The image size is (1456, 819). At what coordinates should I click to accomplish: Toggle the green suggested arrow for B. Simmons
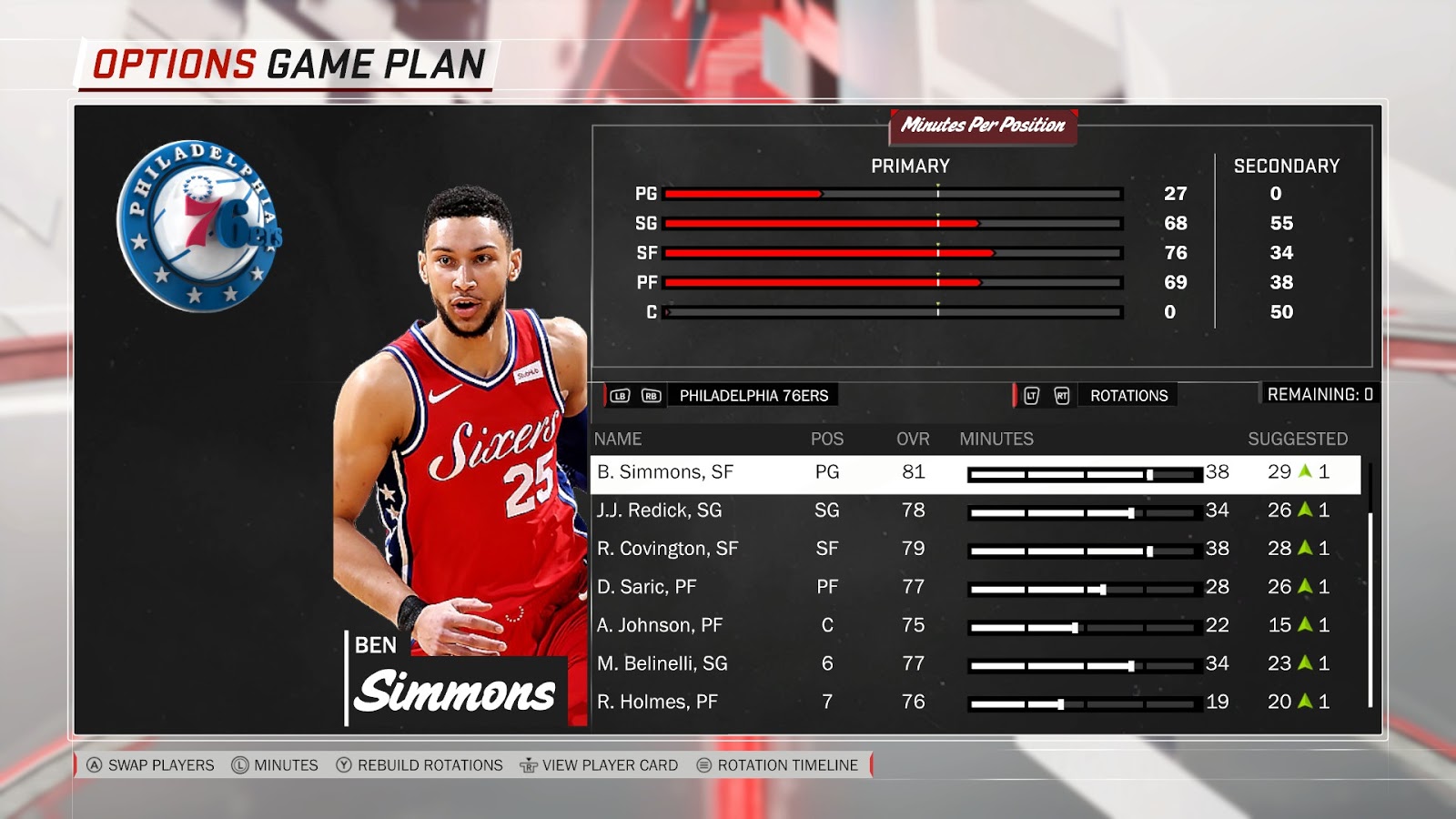pos(1305,472)
